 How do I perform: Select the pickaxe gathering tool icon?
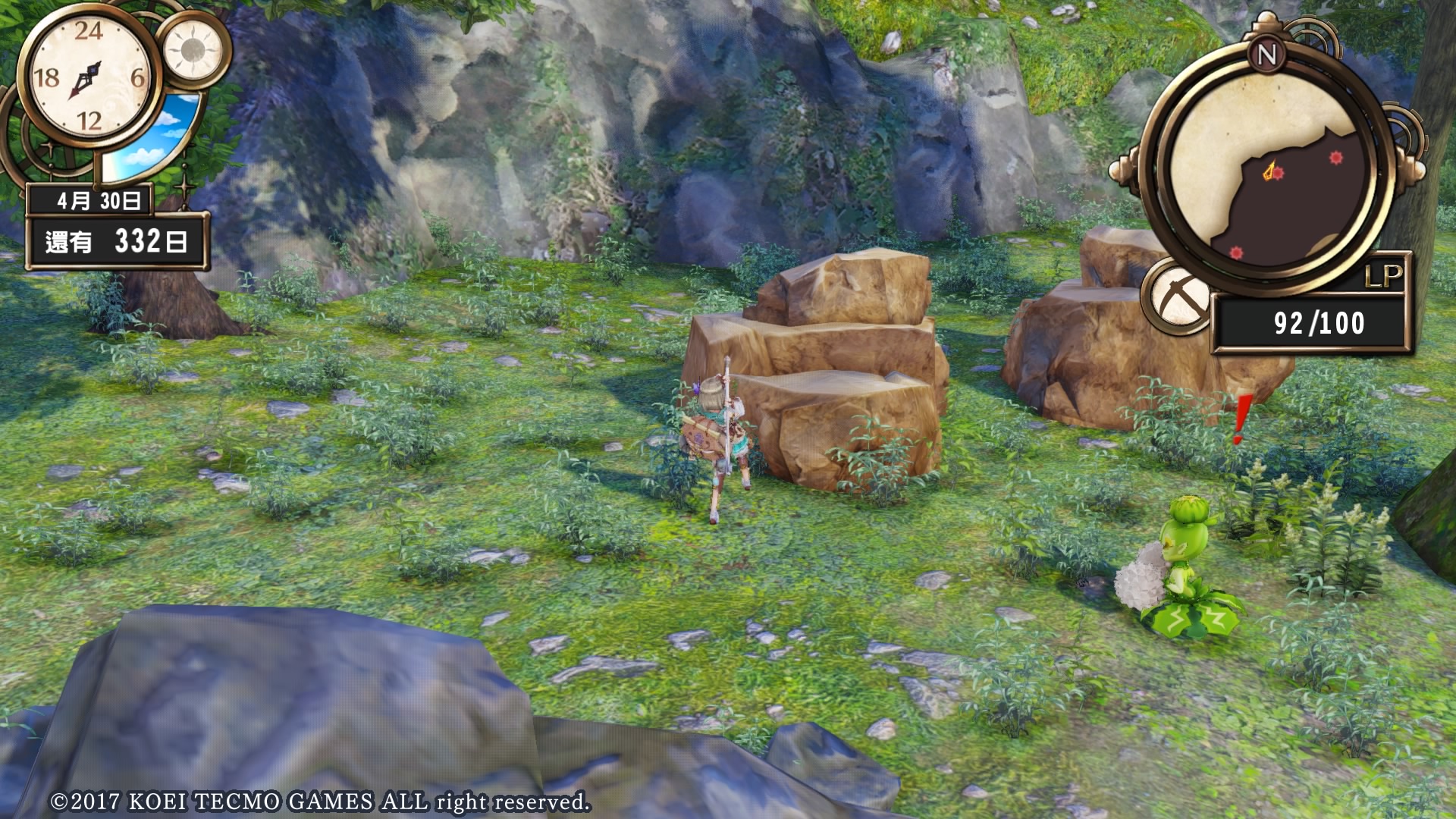tap(1178, 299)
